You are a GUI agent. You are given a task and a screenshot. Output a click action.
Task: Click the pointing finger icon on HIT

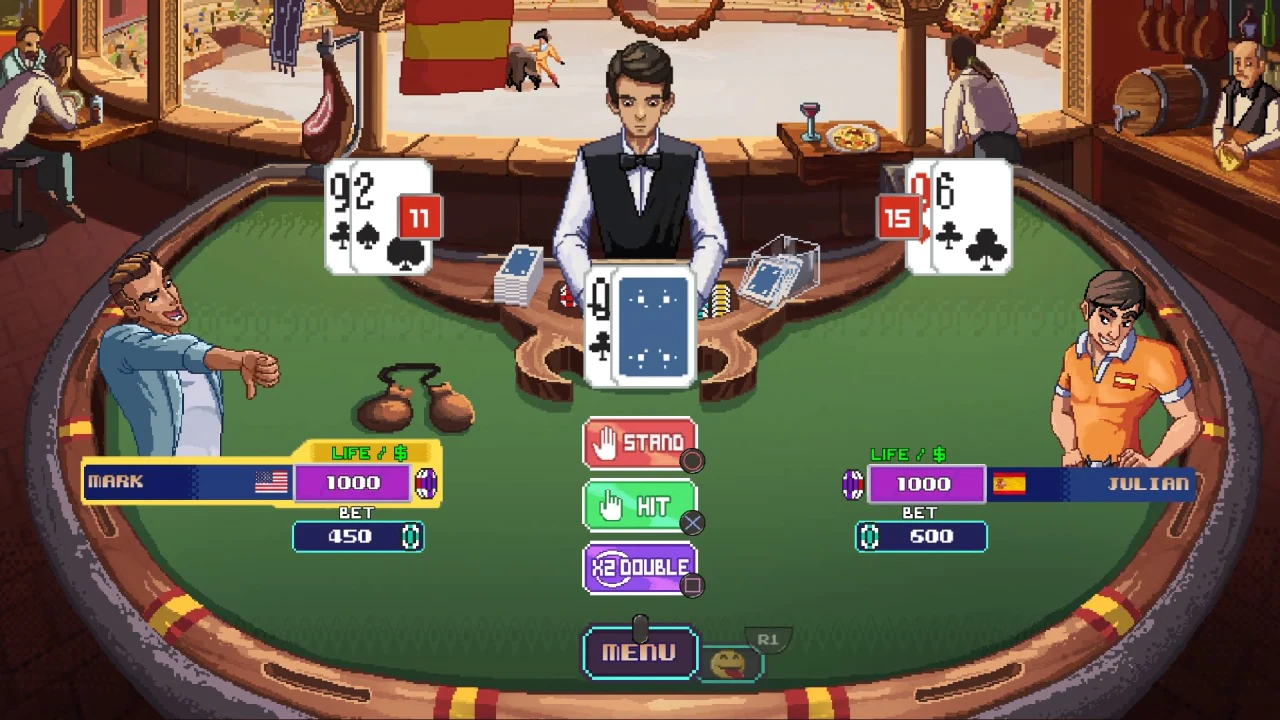[611, 505]
